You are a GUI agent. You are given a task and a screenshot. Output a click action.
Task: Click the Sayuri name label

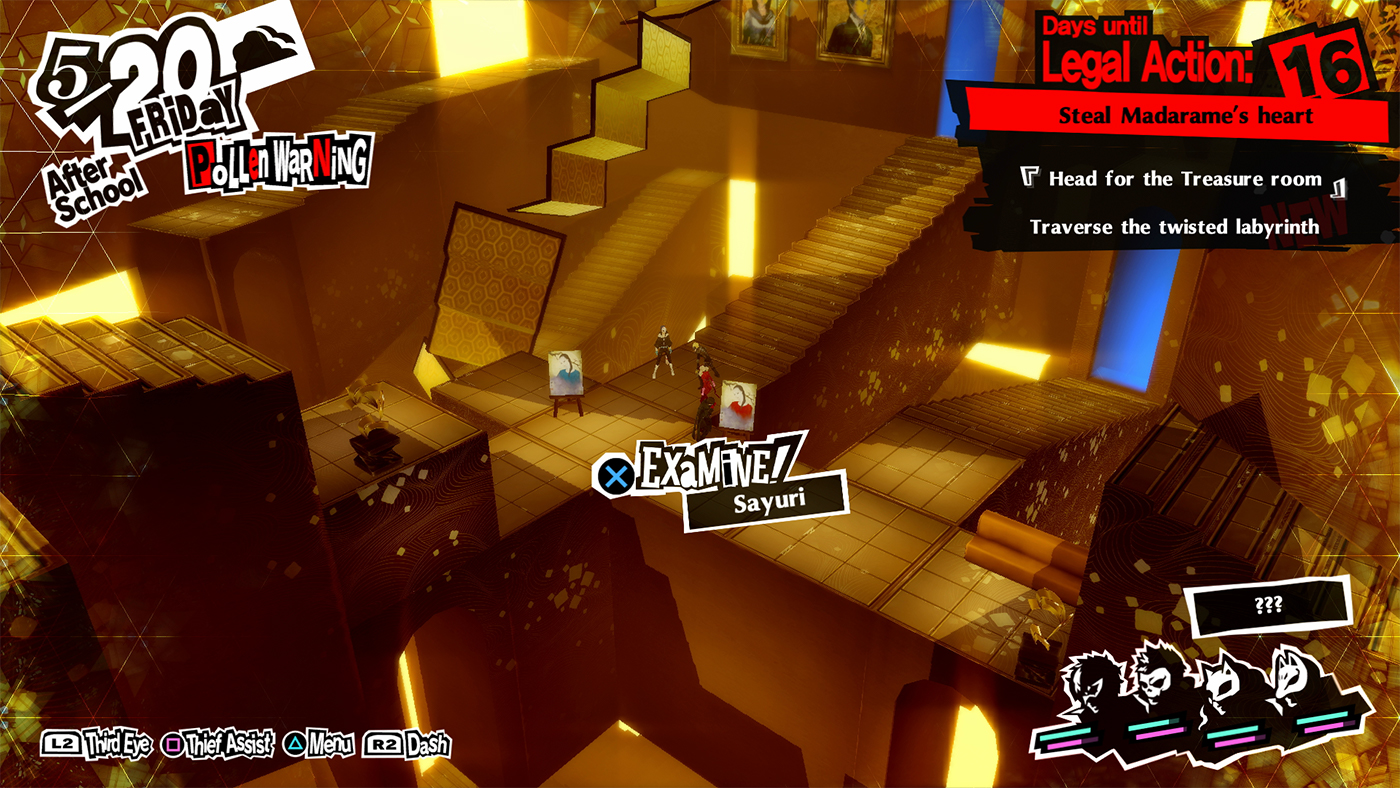tap(770, 500)
